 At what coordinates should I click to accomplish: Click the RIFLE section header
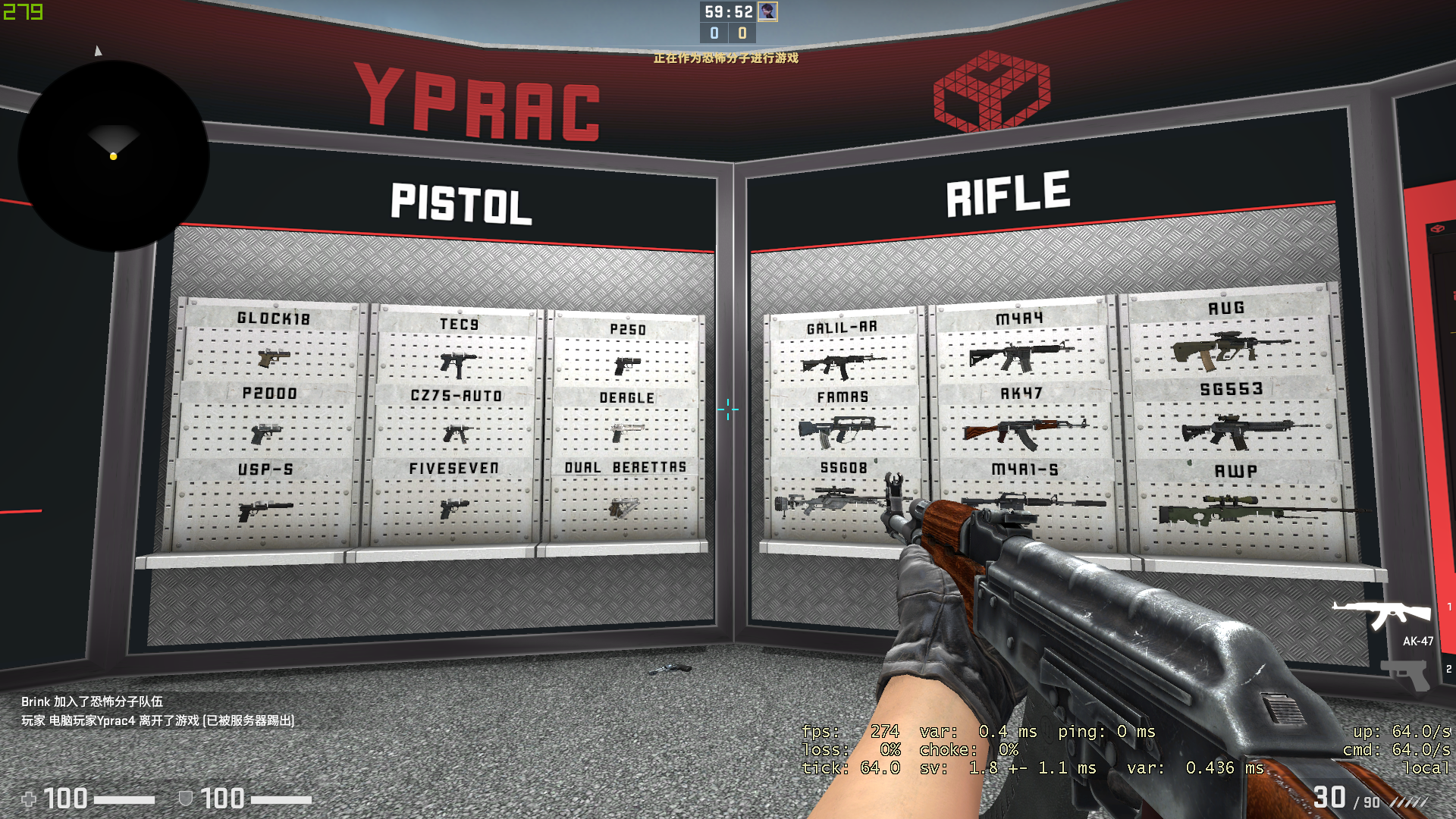point(1007,193)
